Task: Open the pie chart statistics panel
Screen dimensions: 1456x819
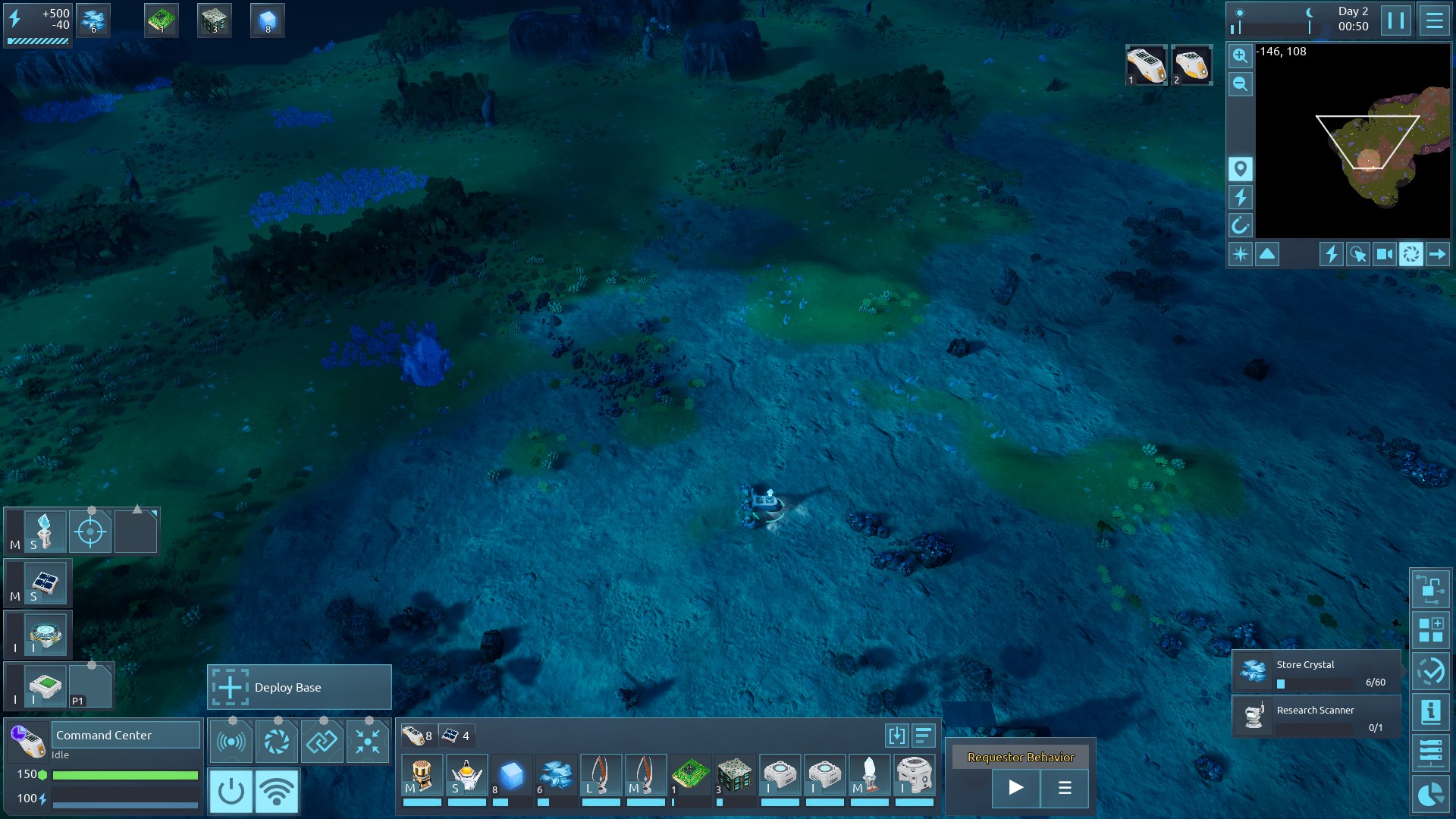Action: pyautogui.click(x=1430, y=794)
